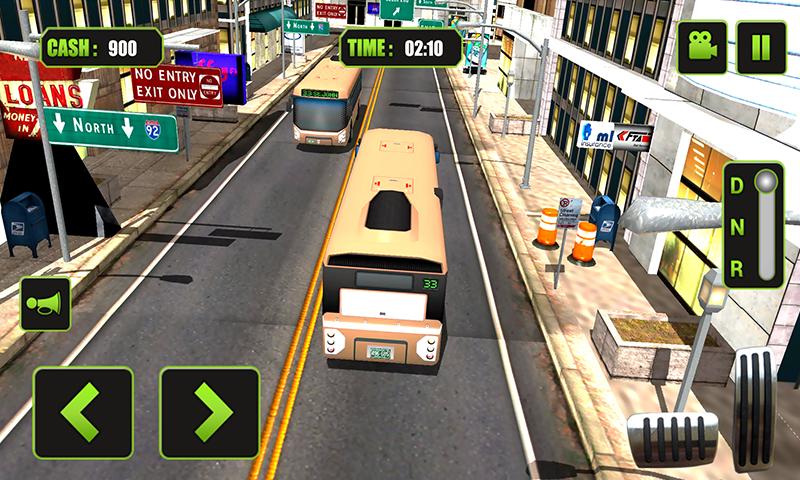
Task: Switch the camera view with the camcorder button
Action: pos(701,47)
